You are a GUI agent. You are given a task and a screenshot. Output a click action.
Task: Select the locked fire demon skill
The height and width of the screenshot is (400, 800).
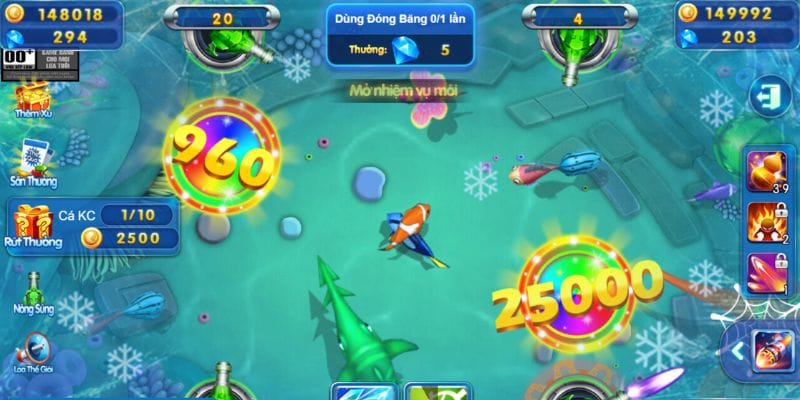764,222
